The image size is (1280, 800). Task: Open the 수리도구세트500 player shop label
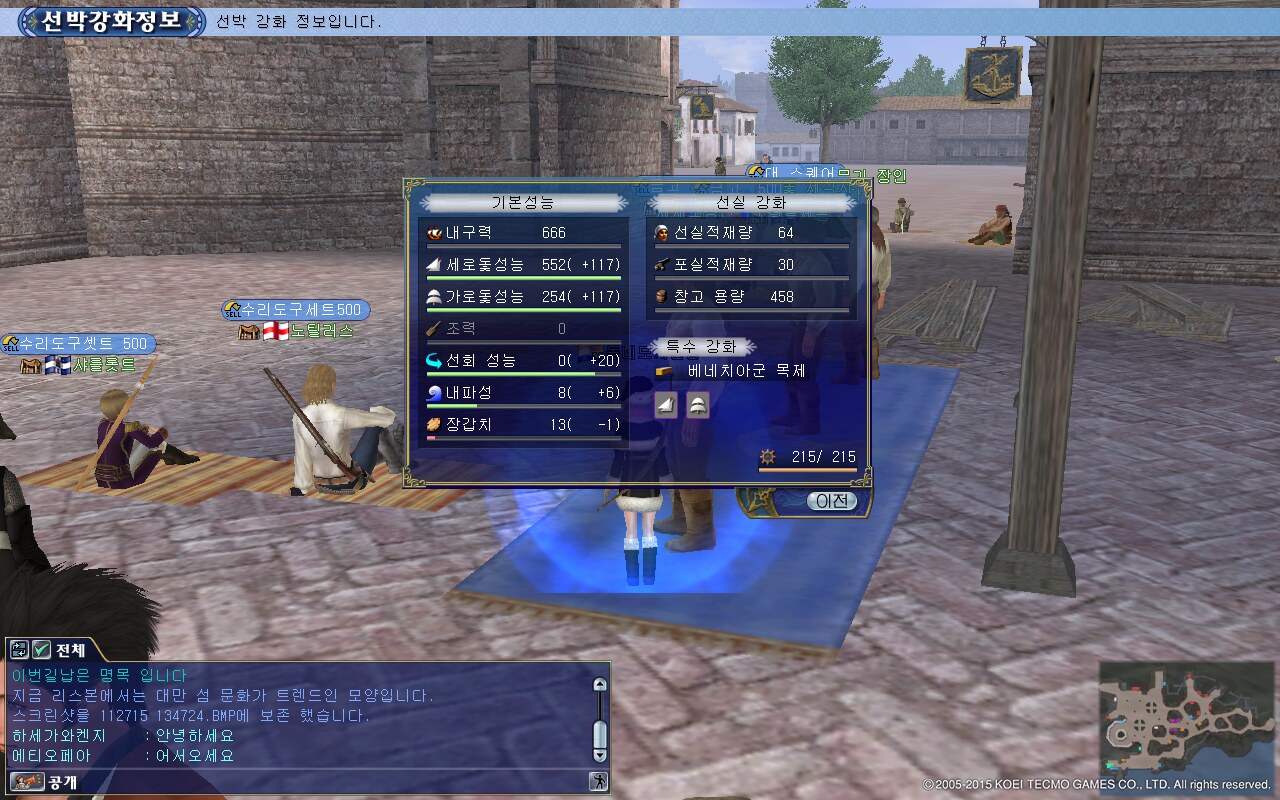(x=296, y=310)
